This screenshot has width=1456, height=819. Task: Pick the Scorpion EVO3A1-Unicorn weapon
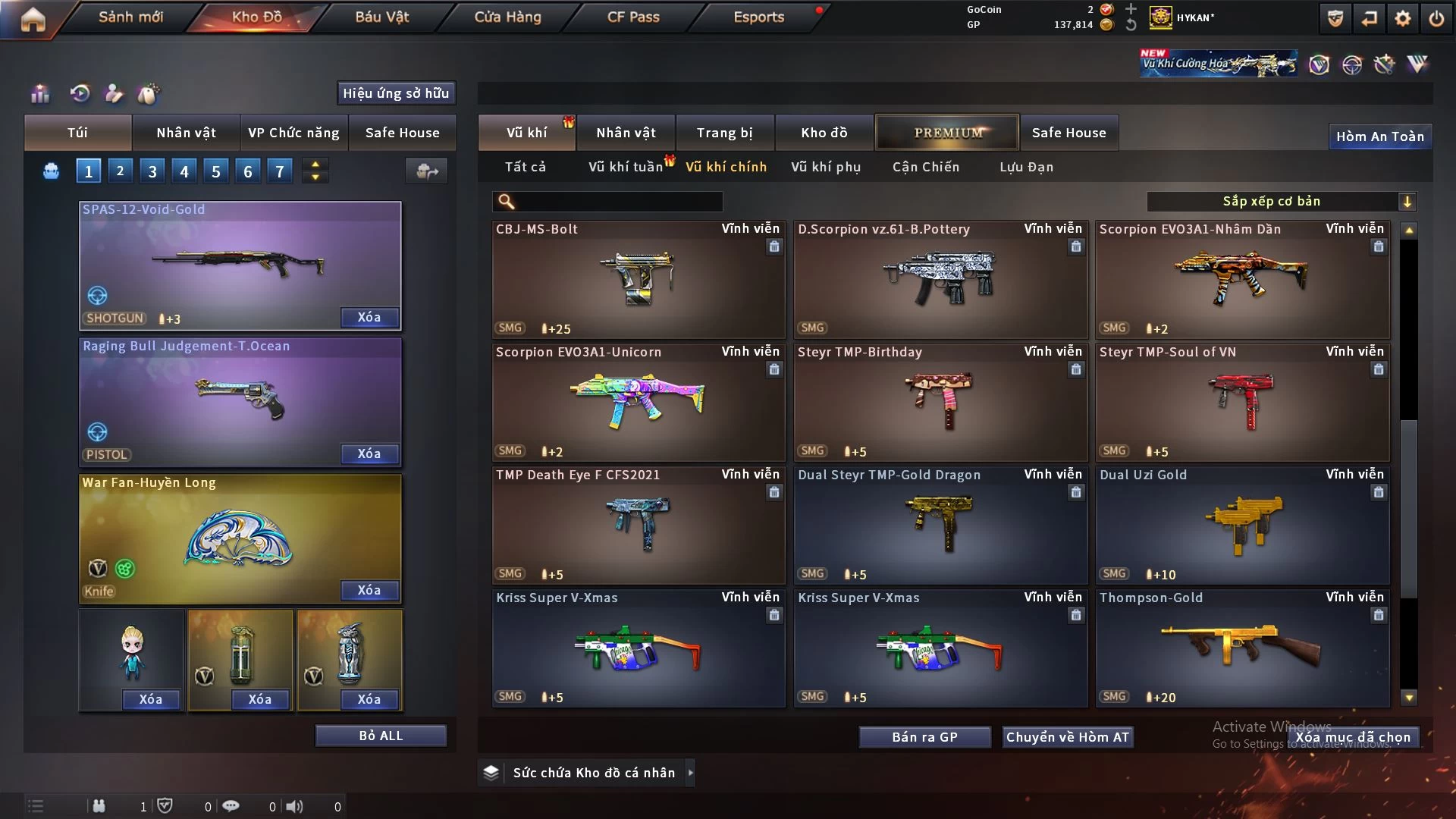pyautogui.click(x=638, y=403)
